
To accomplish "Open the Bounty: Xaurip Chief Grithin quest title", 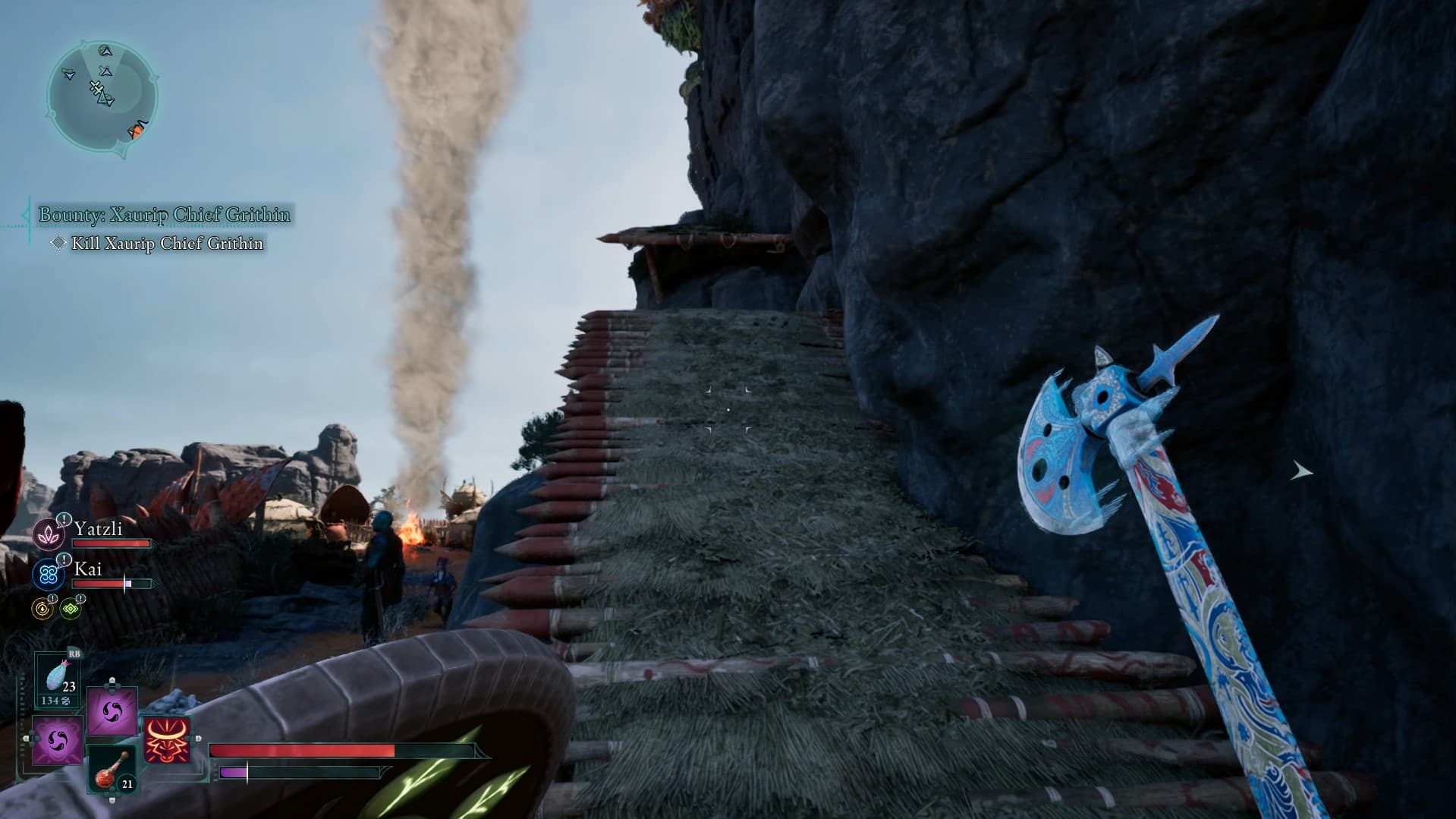I will [163, 215].
